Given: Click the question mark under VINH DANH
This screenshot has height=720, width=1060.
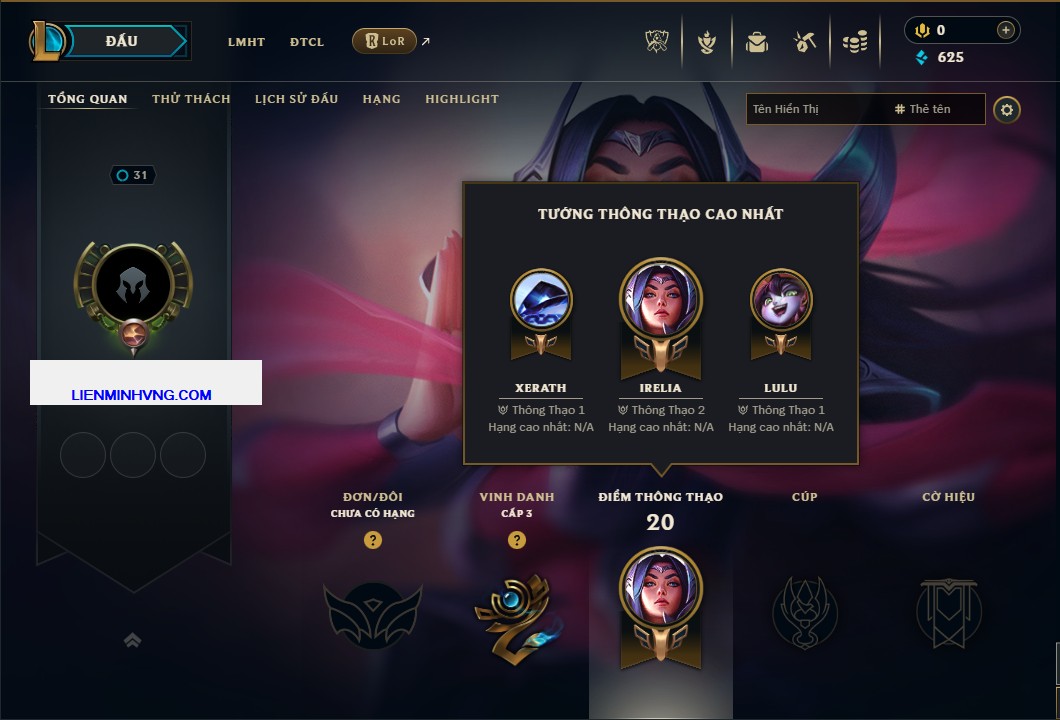Looking at the screenshot, I should [517, 540].
